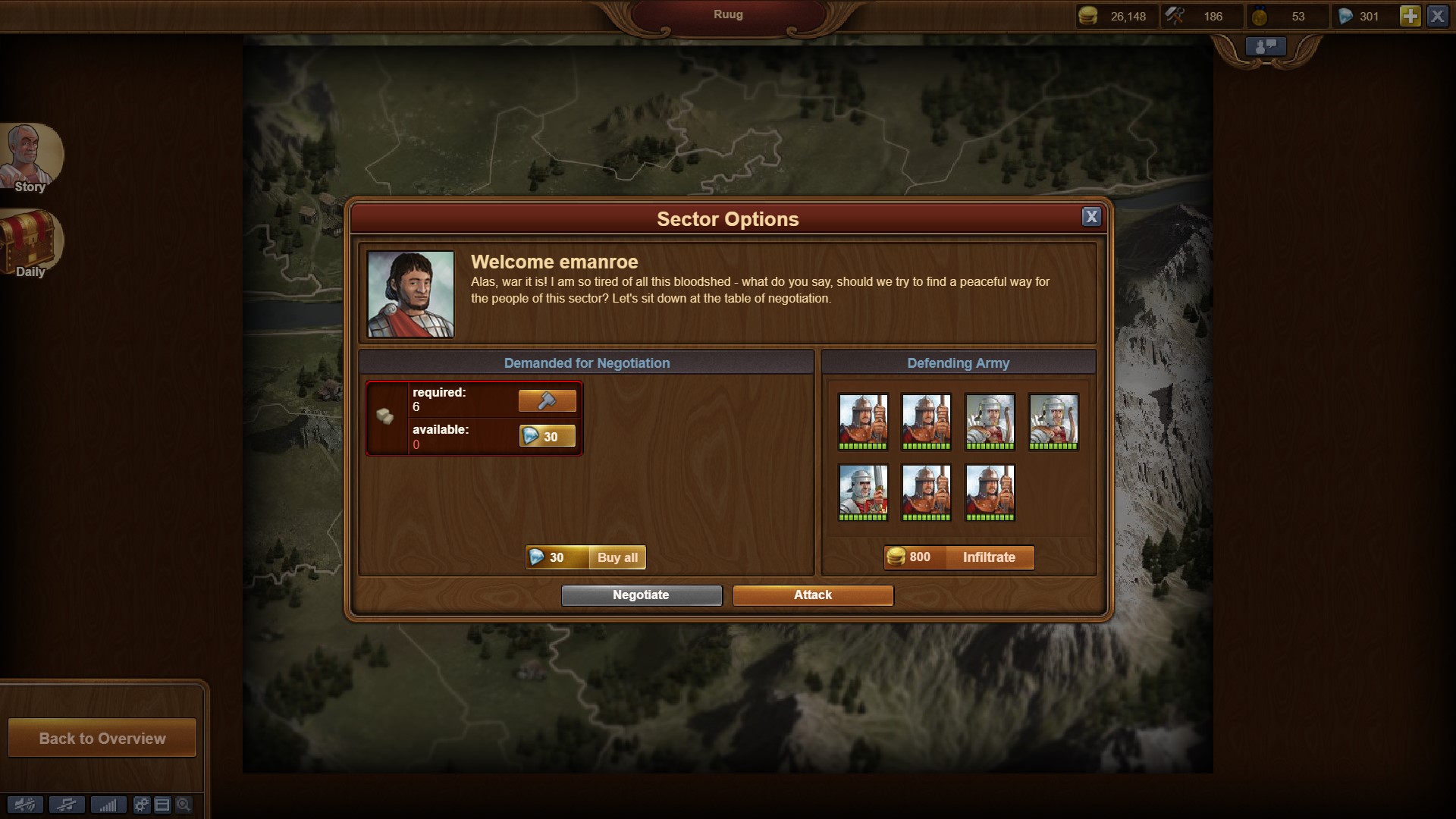Toggle the muted music button
Screen dimensions: 1456x819
[x=67, y=805]
